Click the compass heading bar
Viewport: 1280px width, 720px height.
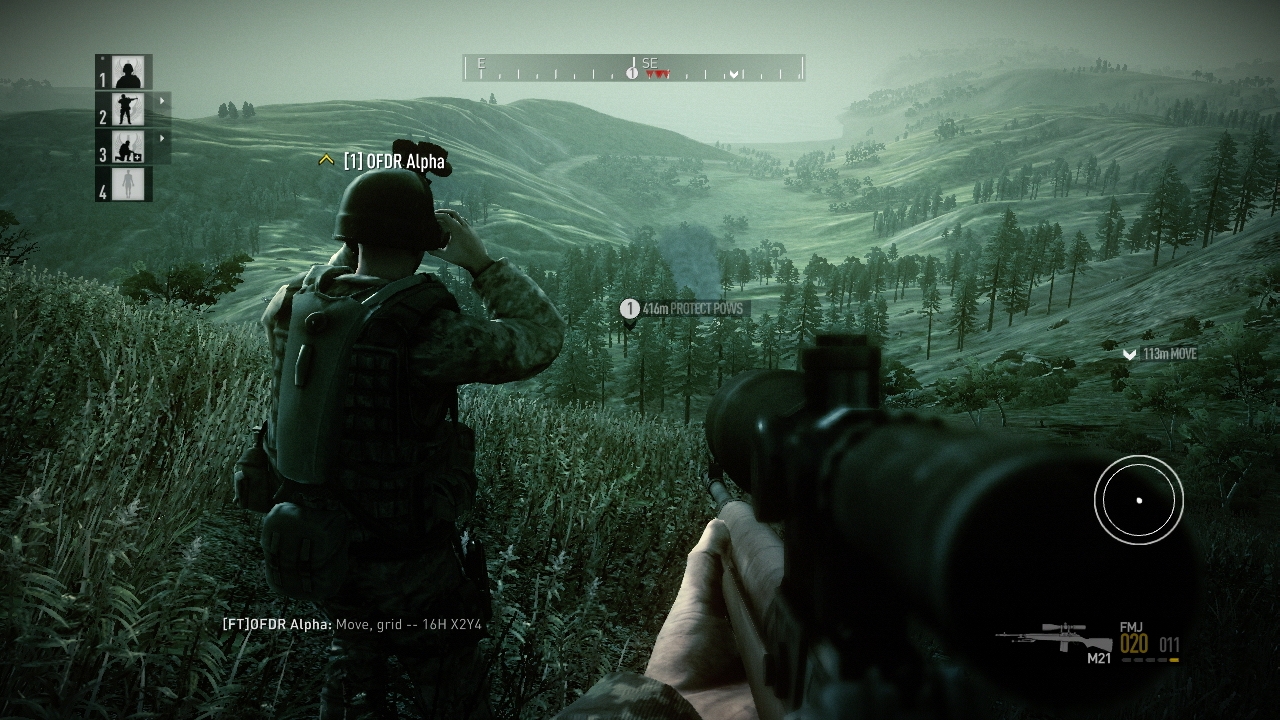633,68
